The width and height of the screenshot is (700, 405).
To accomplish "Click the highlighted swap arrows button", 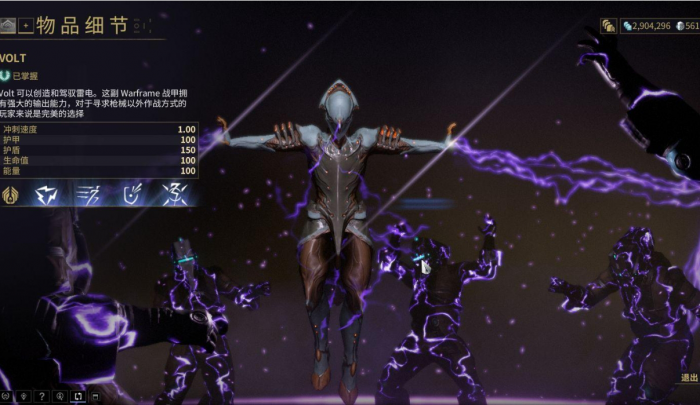I will click(77, 396).
